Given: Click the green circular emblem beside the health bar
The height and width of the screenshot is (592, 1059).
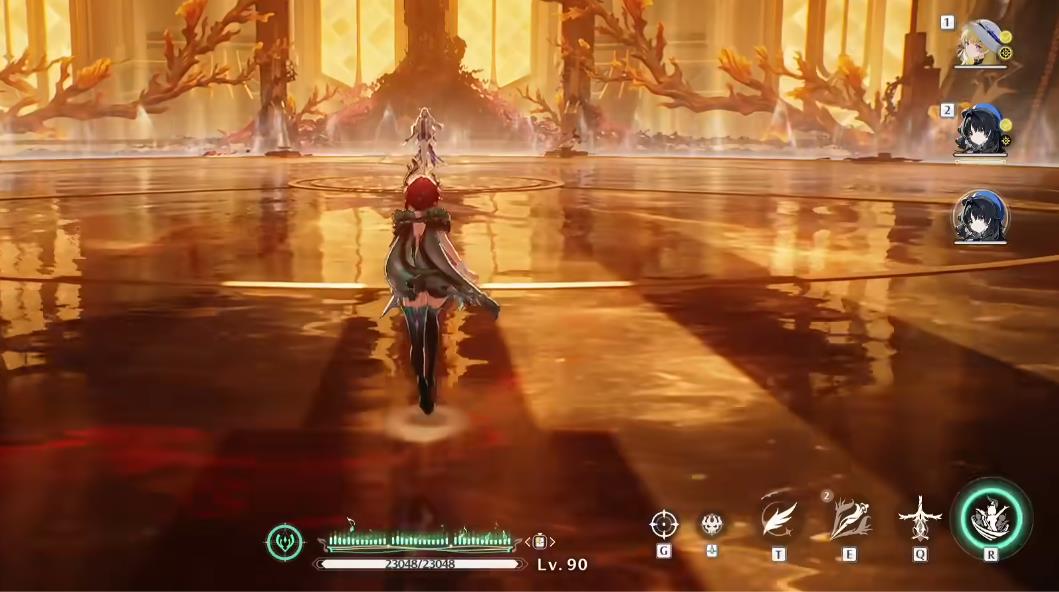Looking at the screenshot, I should click(284, 542).
